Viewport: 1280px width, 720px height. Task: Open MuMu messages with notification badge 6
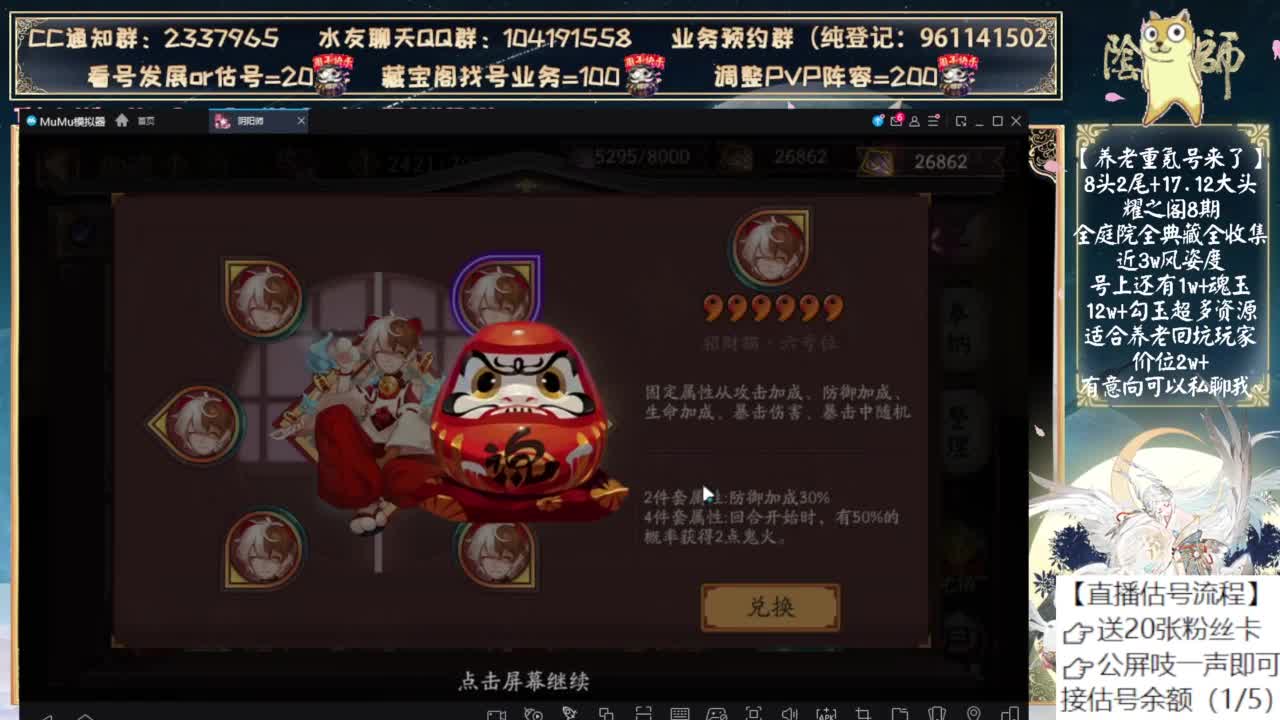tap(897, 121)
